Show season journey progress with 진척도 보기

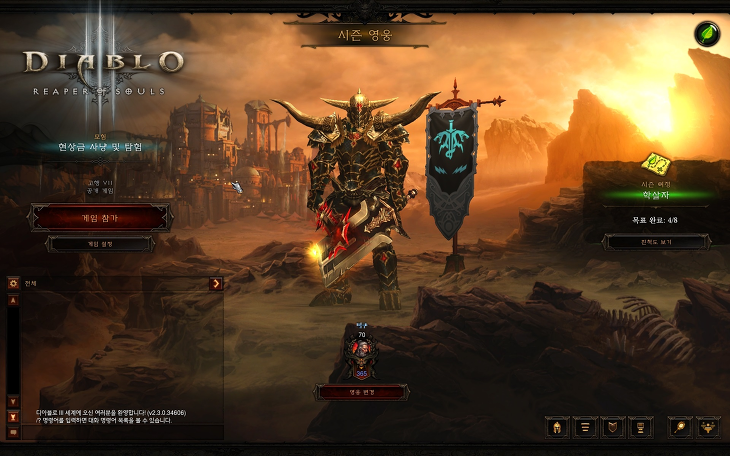point(656,242)
